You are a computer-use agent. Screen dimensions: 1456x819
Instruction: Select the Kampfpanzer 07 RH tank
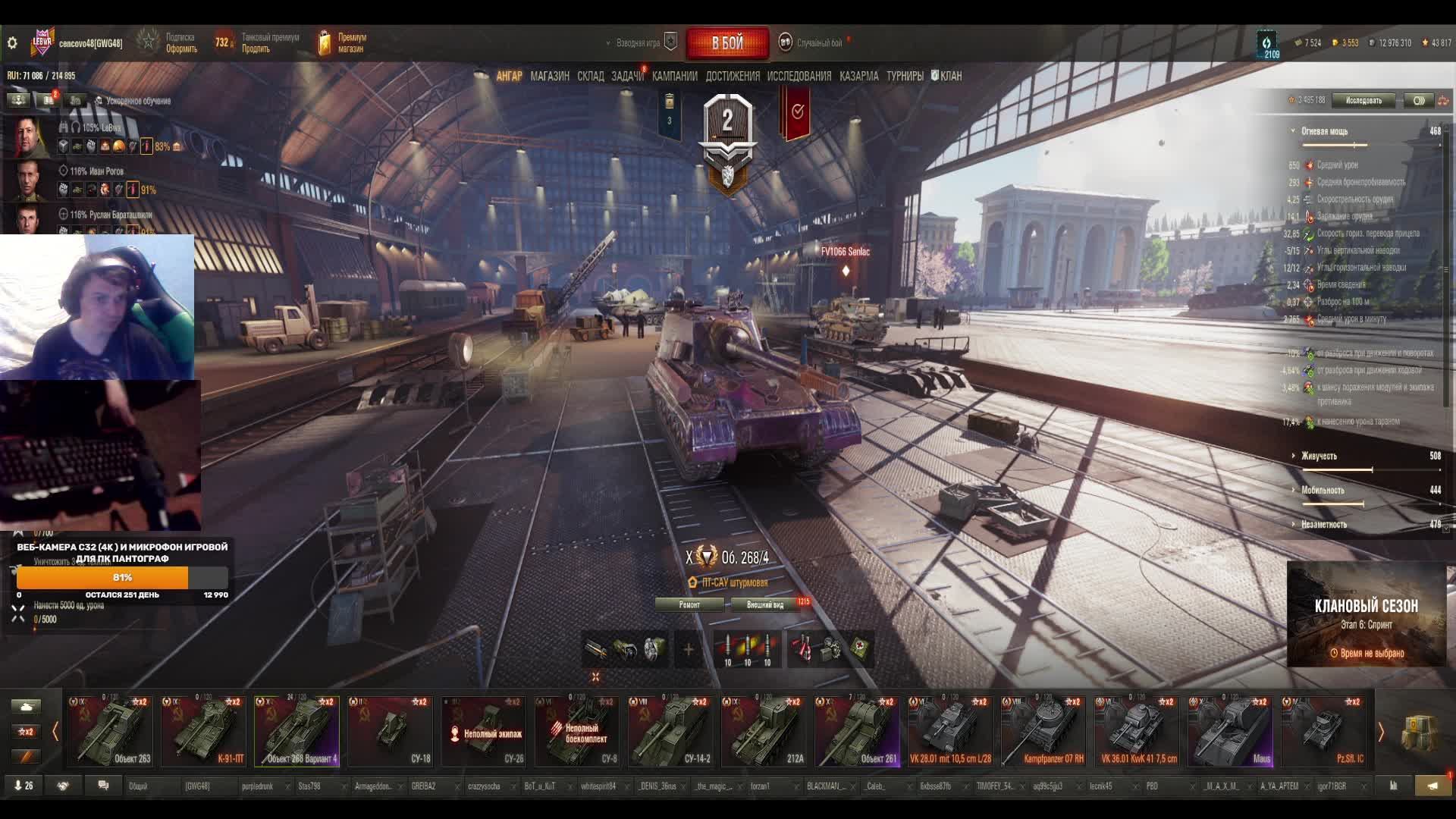tap(1043, 732)
